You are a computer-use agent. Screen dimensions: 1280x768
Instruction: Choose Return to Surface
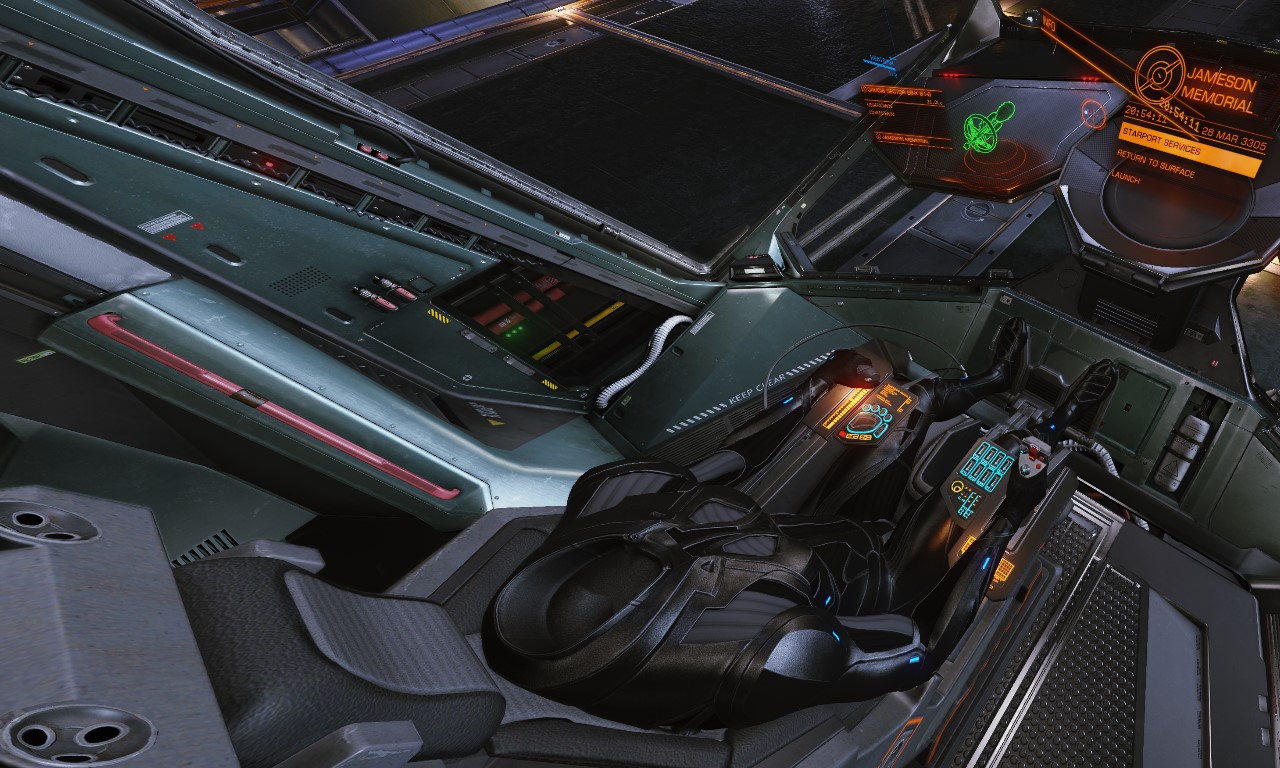pyautogui.click(x=1157, y=167)
